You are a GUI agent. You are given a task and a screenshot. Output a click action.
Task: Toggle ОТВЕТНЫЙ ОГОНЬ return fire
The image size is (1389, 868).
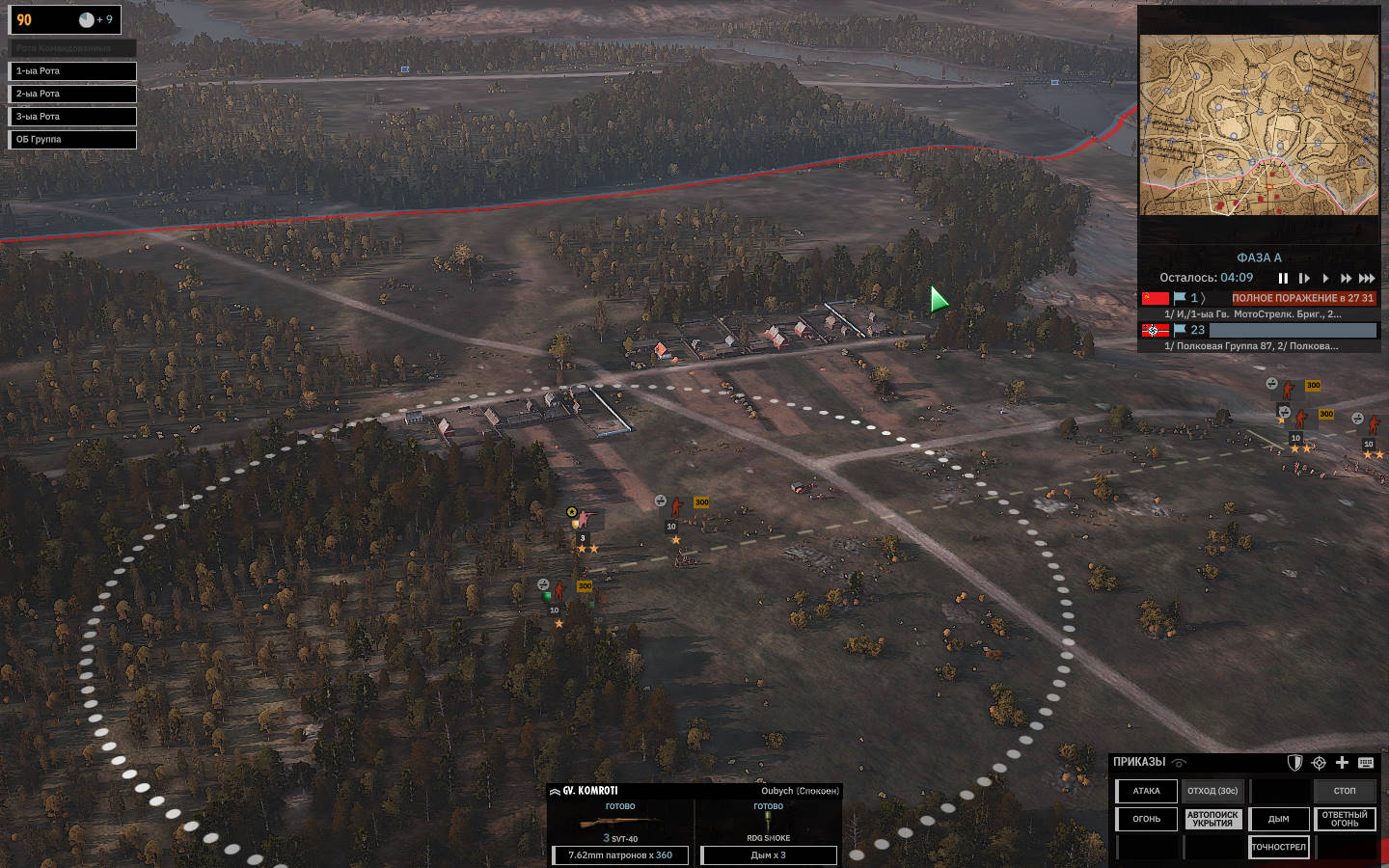1345,820
